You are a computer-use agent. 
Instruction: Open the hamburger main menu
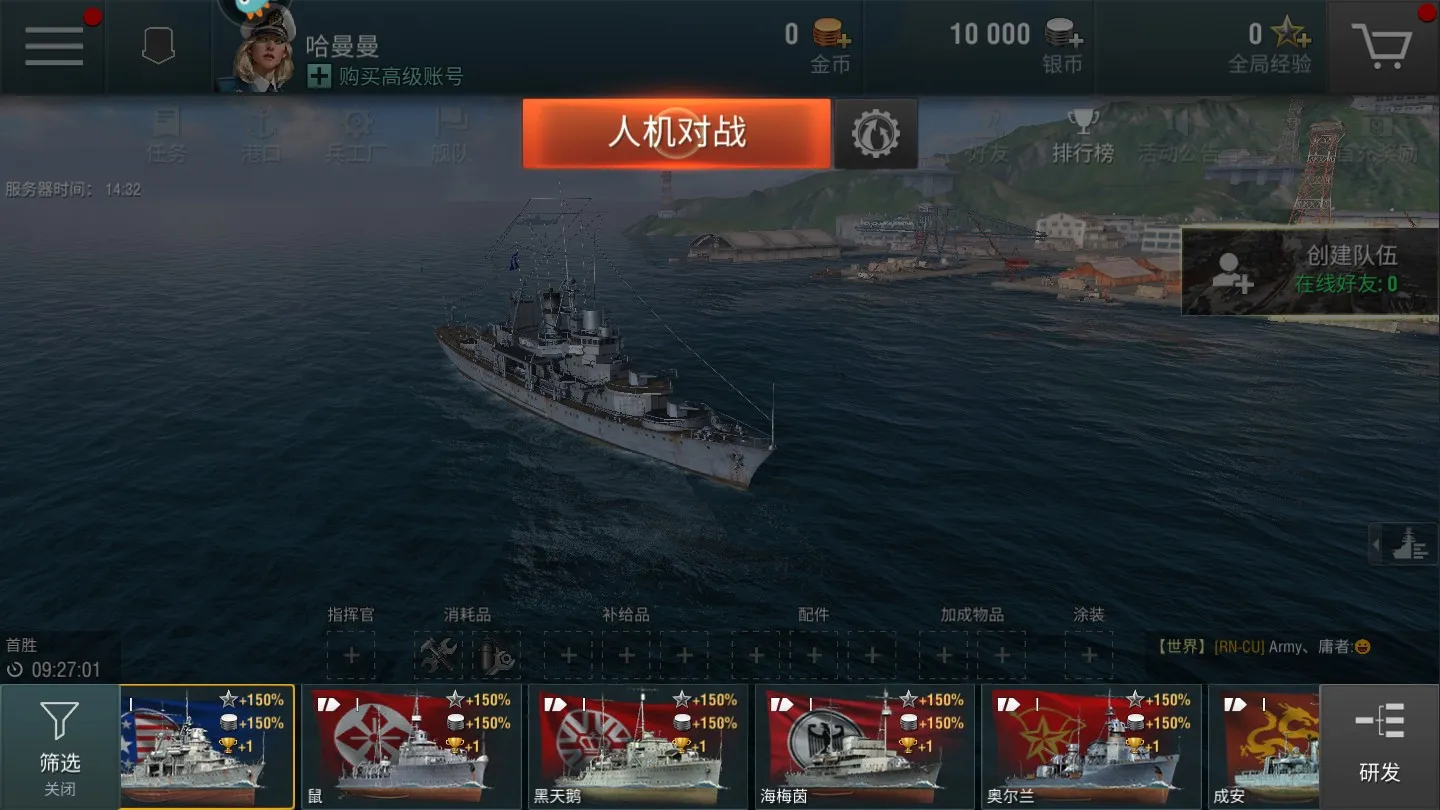coord(54,45)
